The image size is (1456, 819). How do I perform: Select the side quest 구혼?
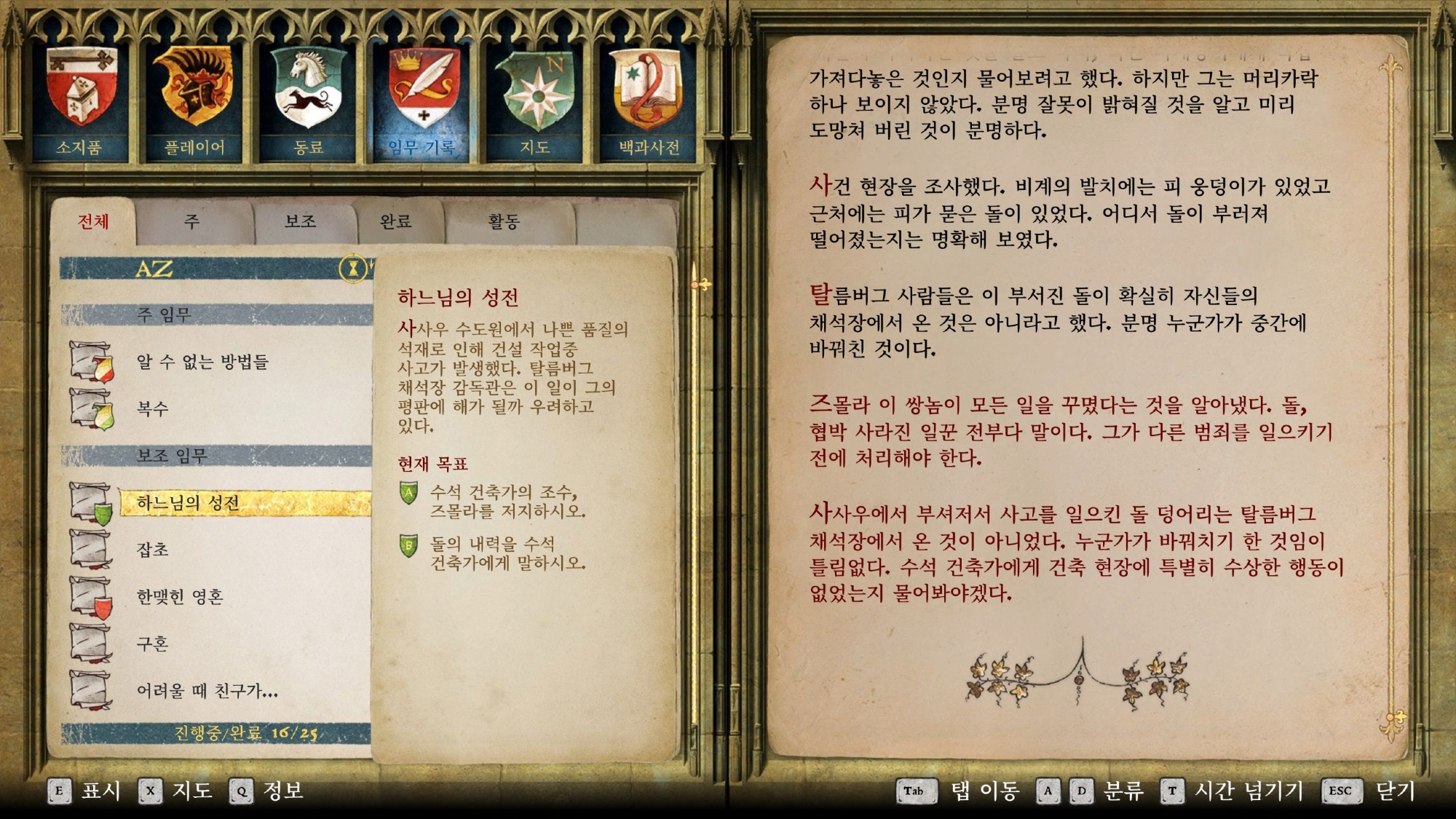pyautogui.click(x=153, y=644)
